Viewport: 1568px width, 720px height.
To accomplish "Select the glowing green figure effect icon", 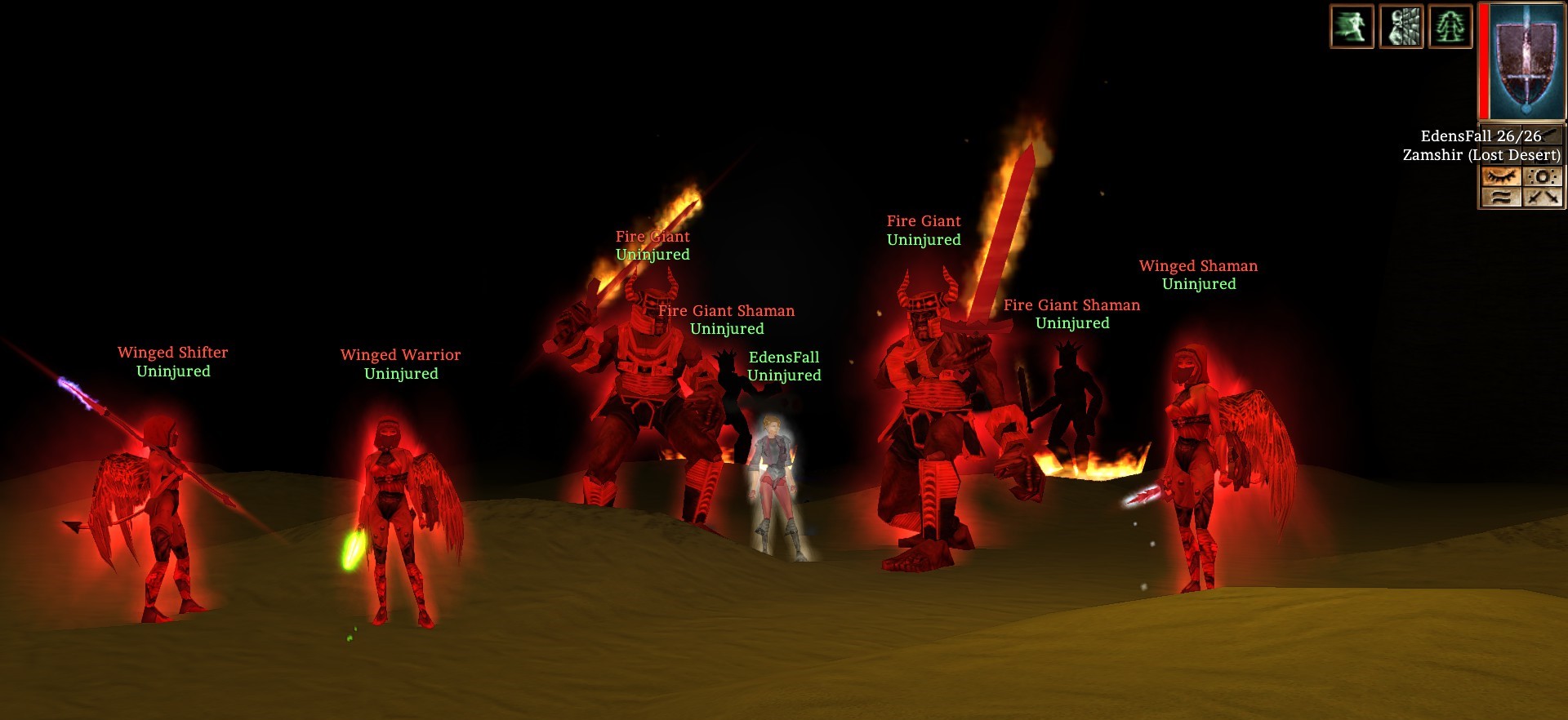I will tap(1450, 26).
